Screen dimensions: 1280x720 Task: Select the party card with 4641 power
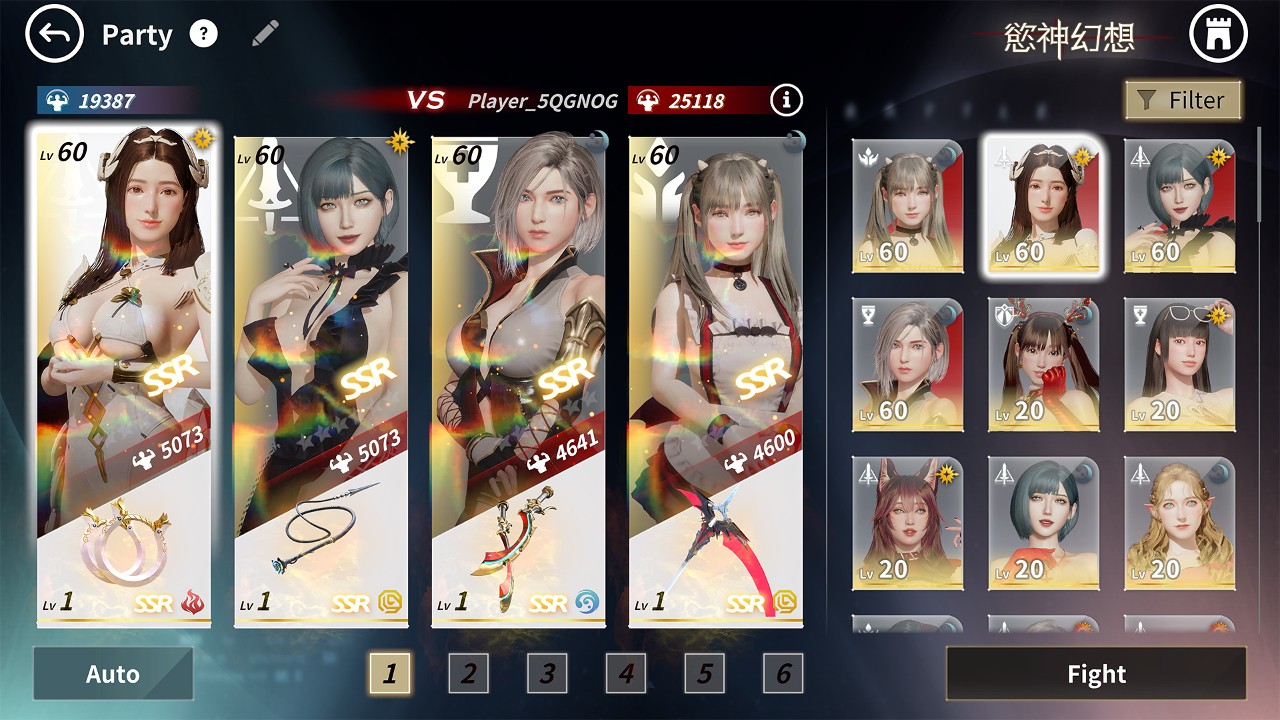[x=519, y=380]
